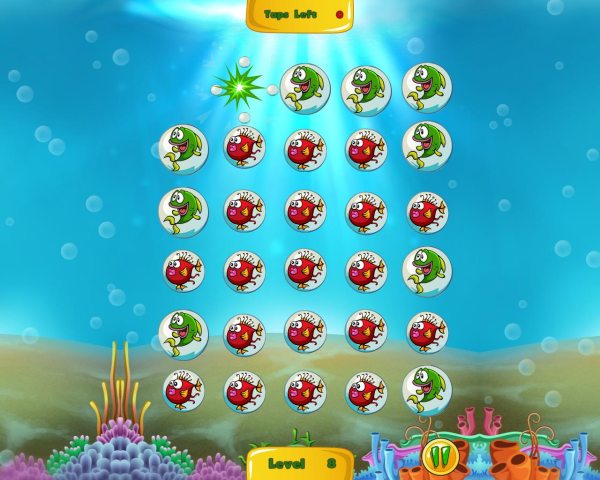Screen dimensions: 600x480
Task: Burst the only green fish in the fourth row
Action: [x=427, y=270]
